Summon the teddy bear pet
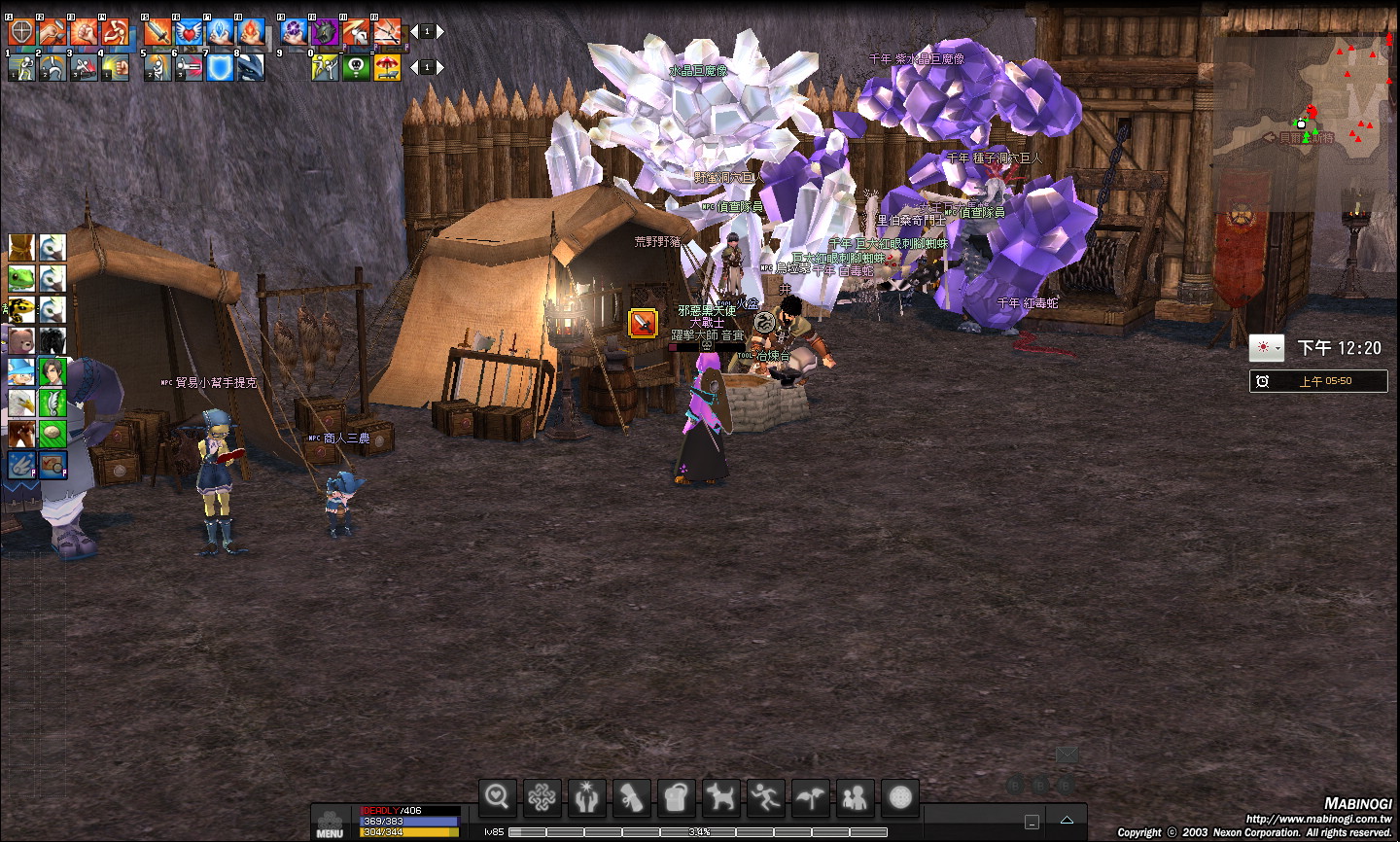Viewport: 1400px width, 842px height. [x=21, y=341]
